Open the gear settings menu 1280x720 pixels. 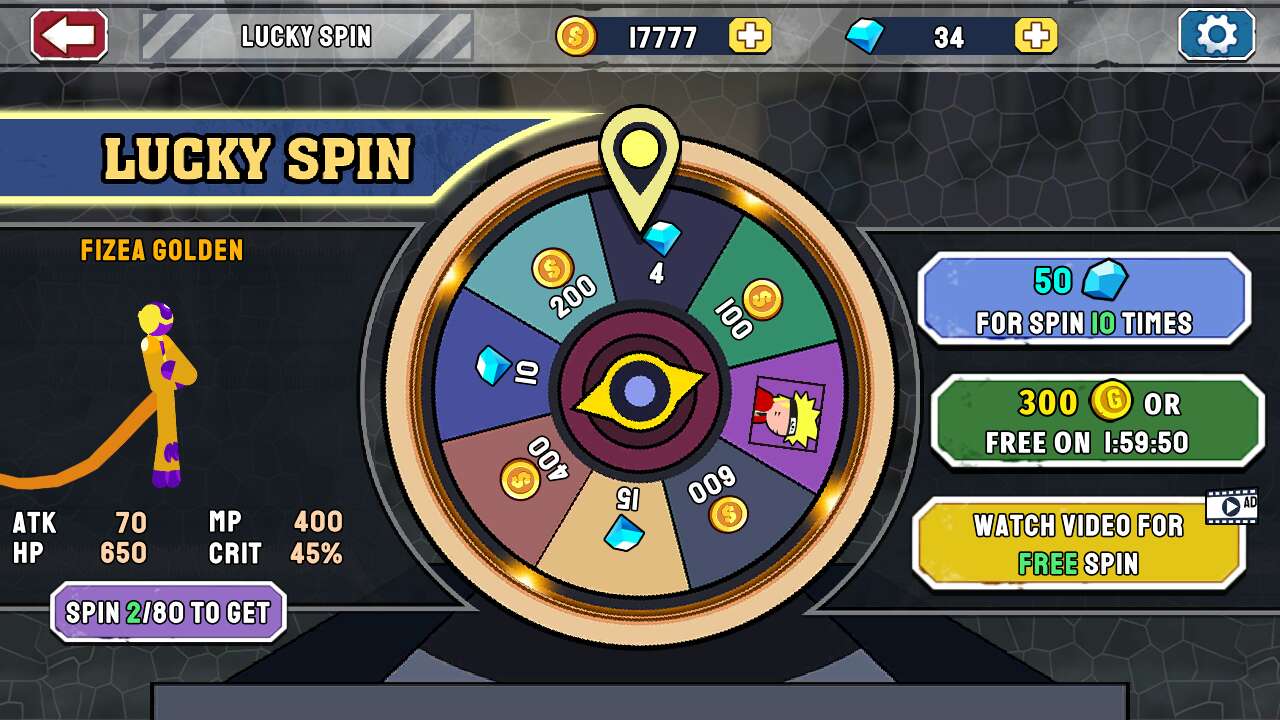point(1216,36)
